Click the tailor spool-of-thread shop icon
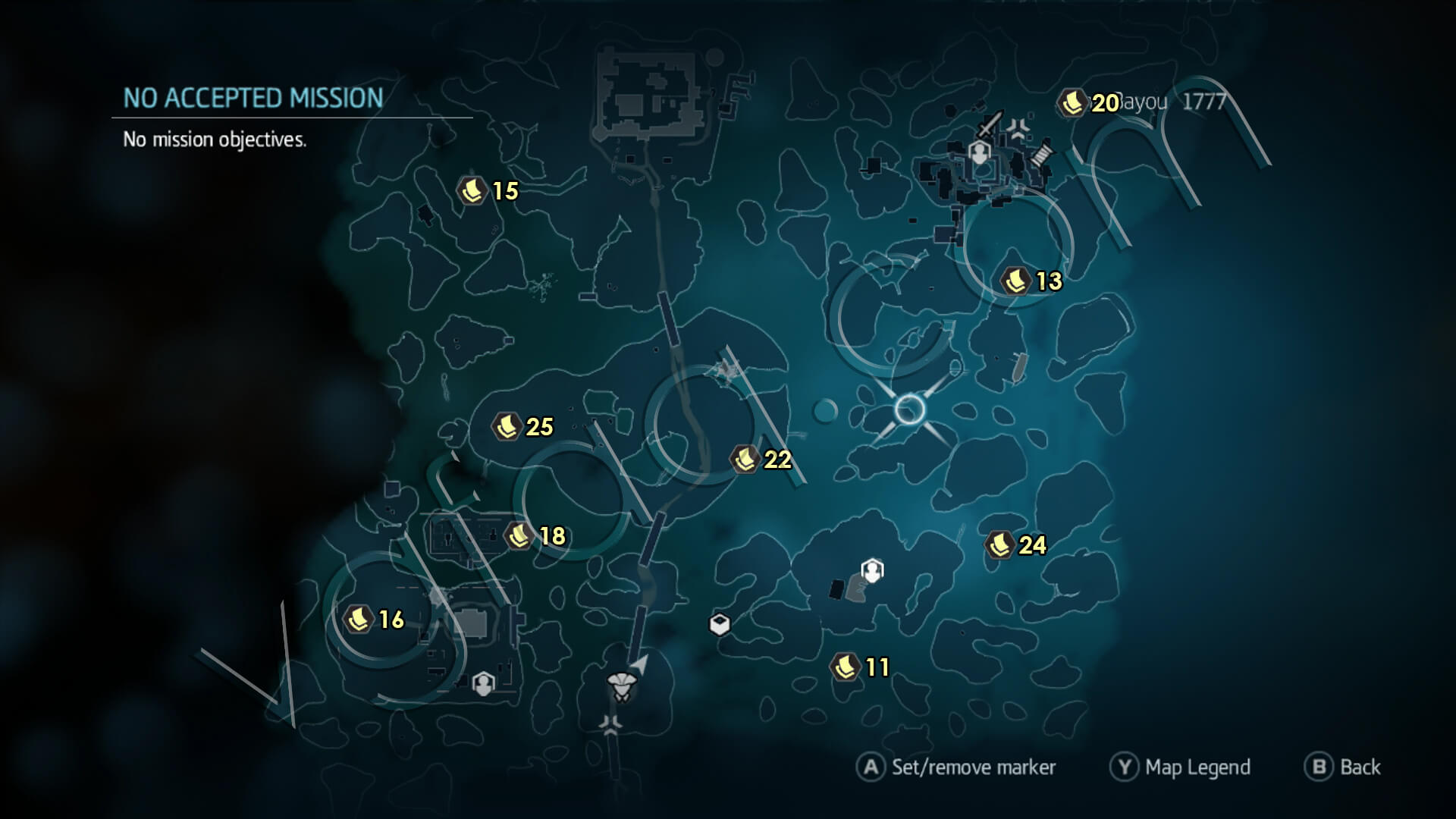This screenshot has height=819, width=1456. point(1042,154)
